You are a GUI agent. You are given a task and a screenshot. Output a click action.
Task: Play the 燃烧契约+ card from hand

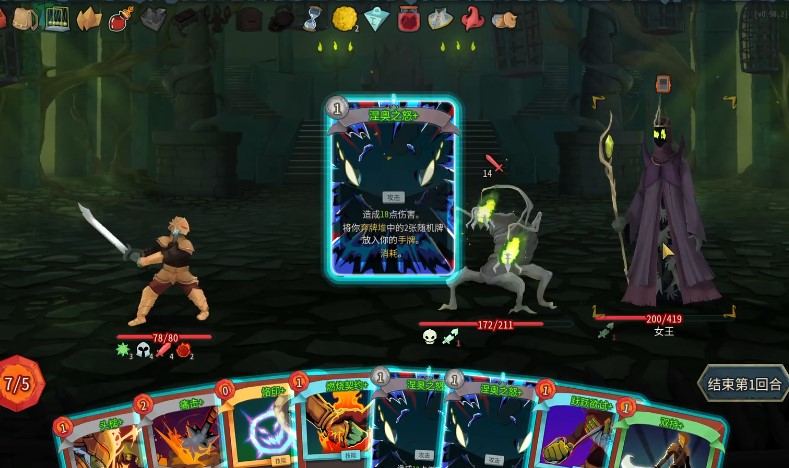pyautogui.click(x=330, y=425)
